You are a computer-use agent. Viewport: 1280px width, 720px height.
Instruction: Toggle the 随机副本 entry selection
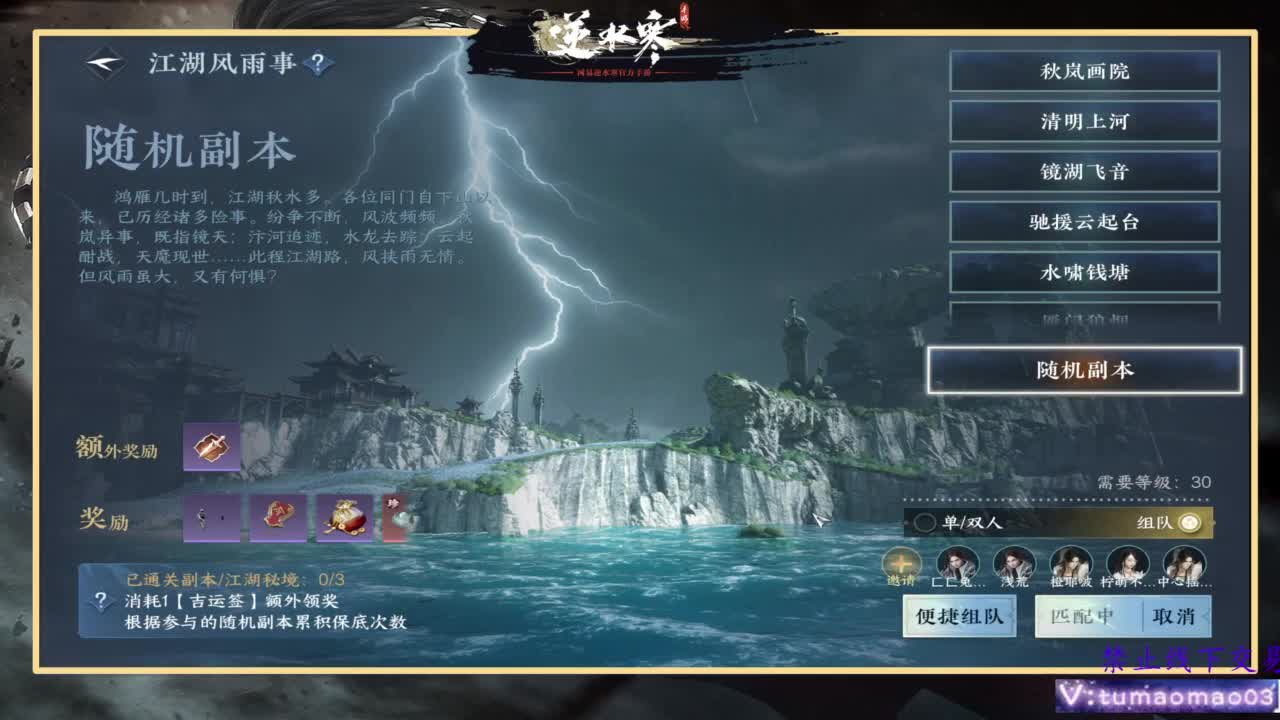[x=1085, y=370]
